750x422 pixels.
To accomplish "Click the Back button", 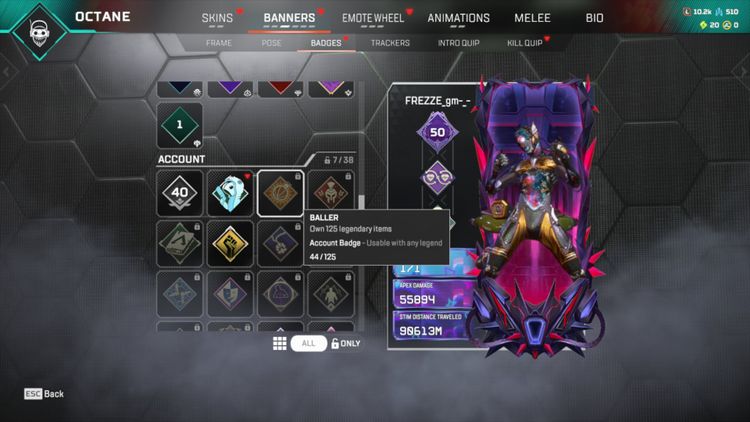I will click(44, 394).
